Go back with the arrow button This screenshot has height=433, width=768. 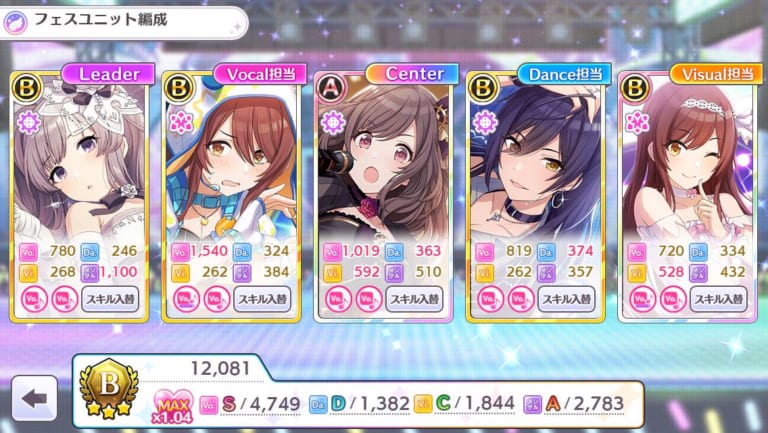click(x=35, y=398)
